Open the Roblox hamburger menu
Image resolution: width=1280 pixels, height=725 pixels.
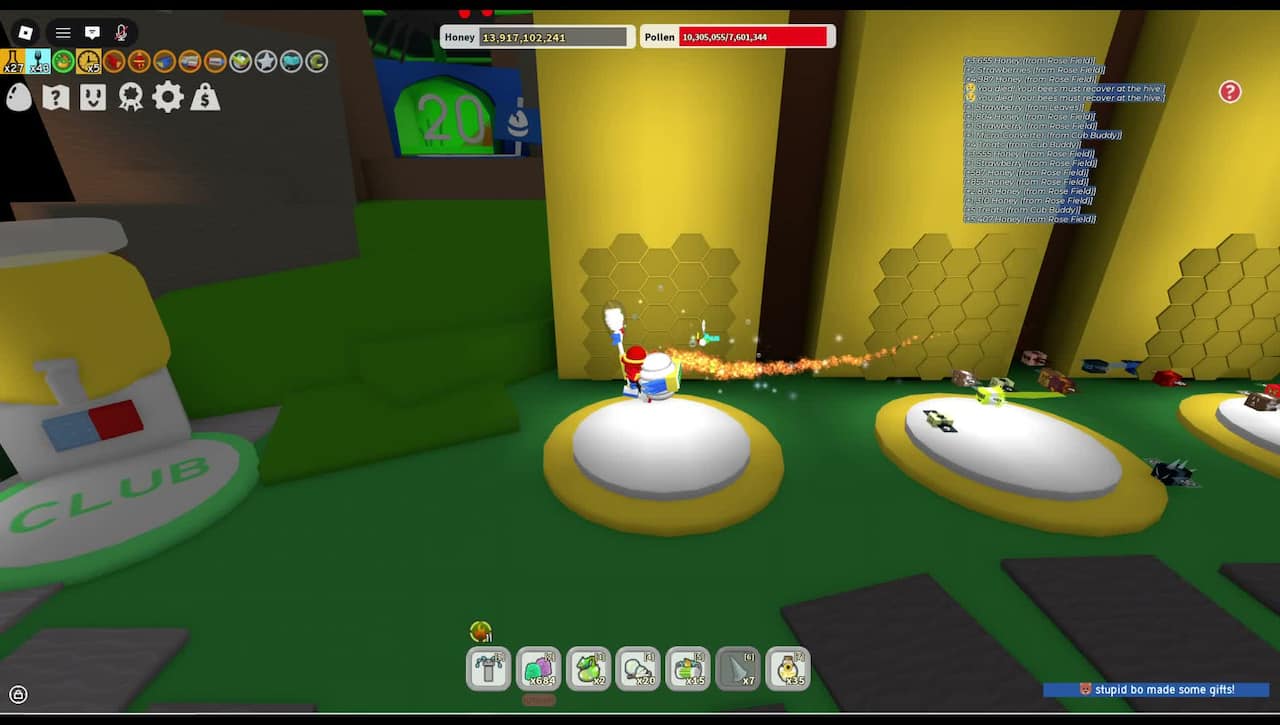tap(63, 32)
